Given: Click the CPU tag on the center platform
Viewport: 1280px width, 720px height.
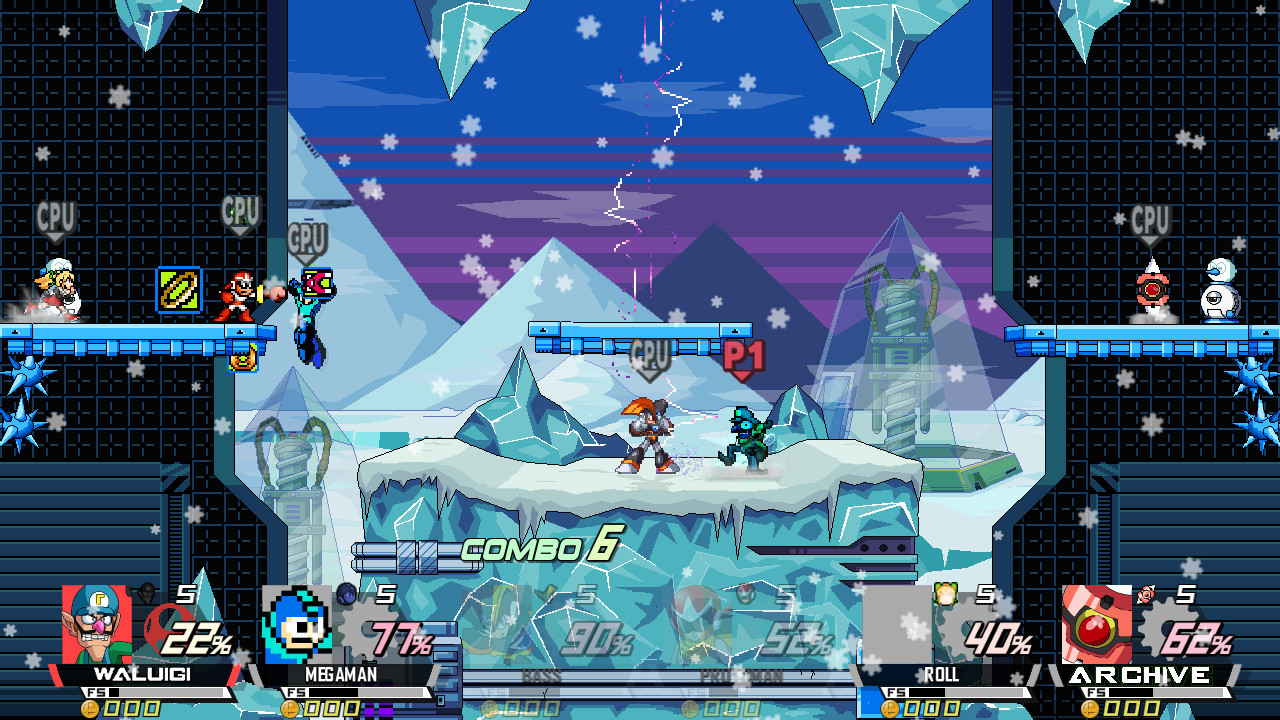Looking at the screenshot, I should [651, 352].
